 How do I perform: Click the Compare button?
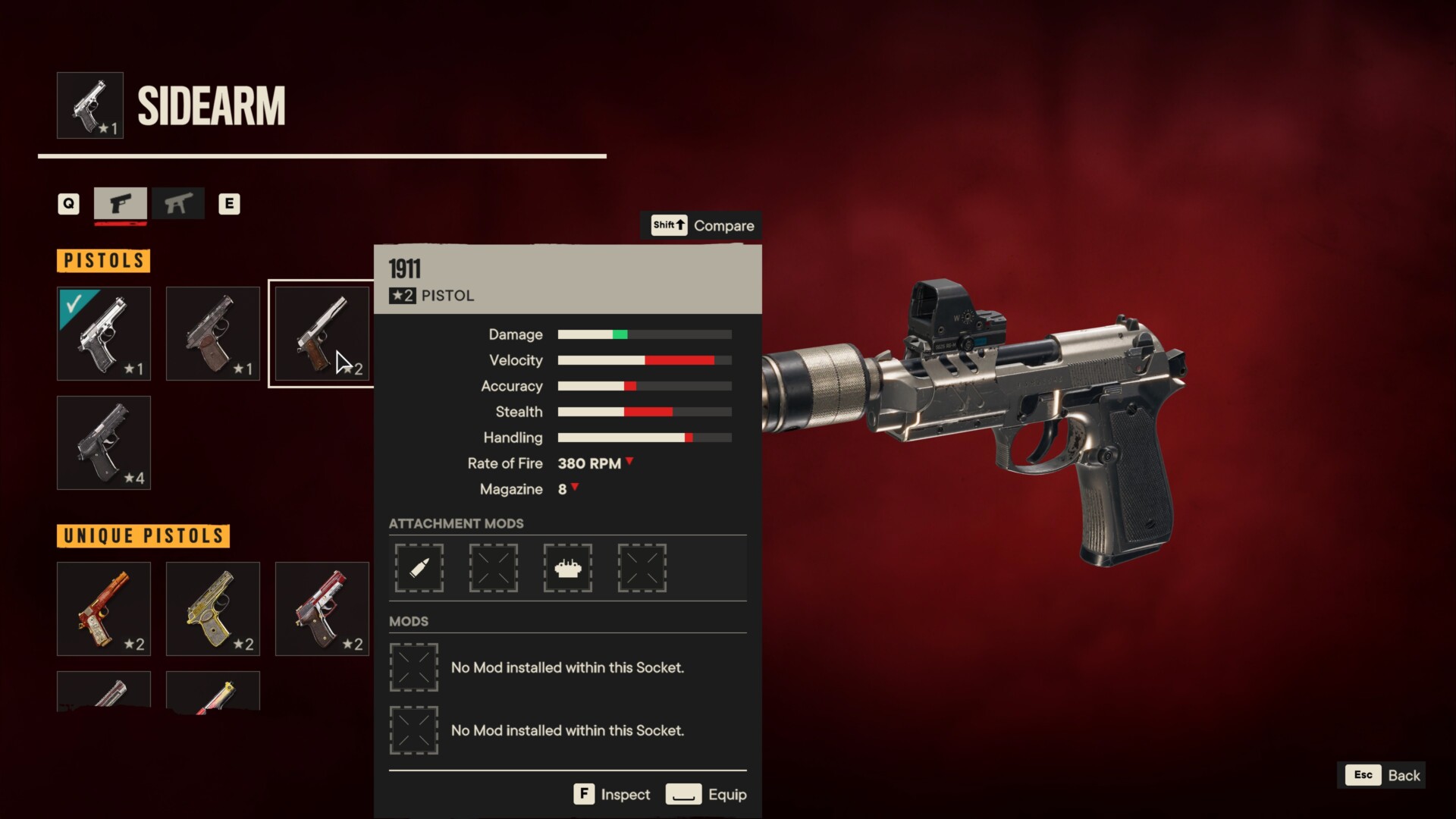(x=702, y=225)
